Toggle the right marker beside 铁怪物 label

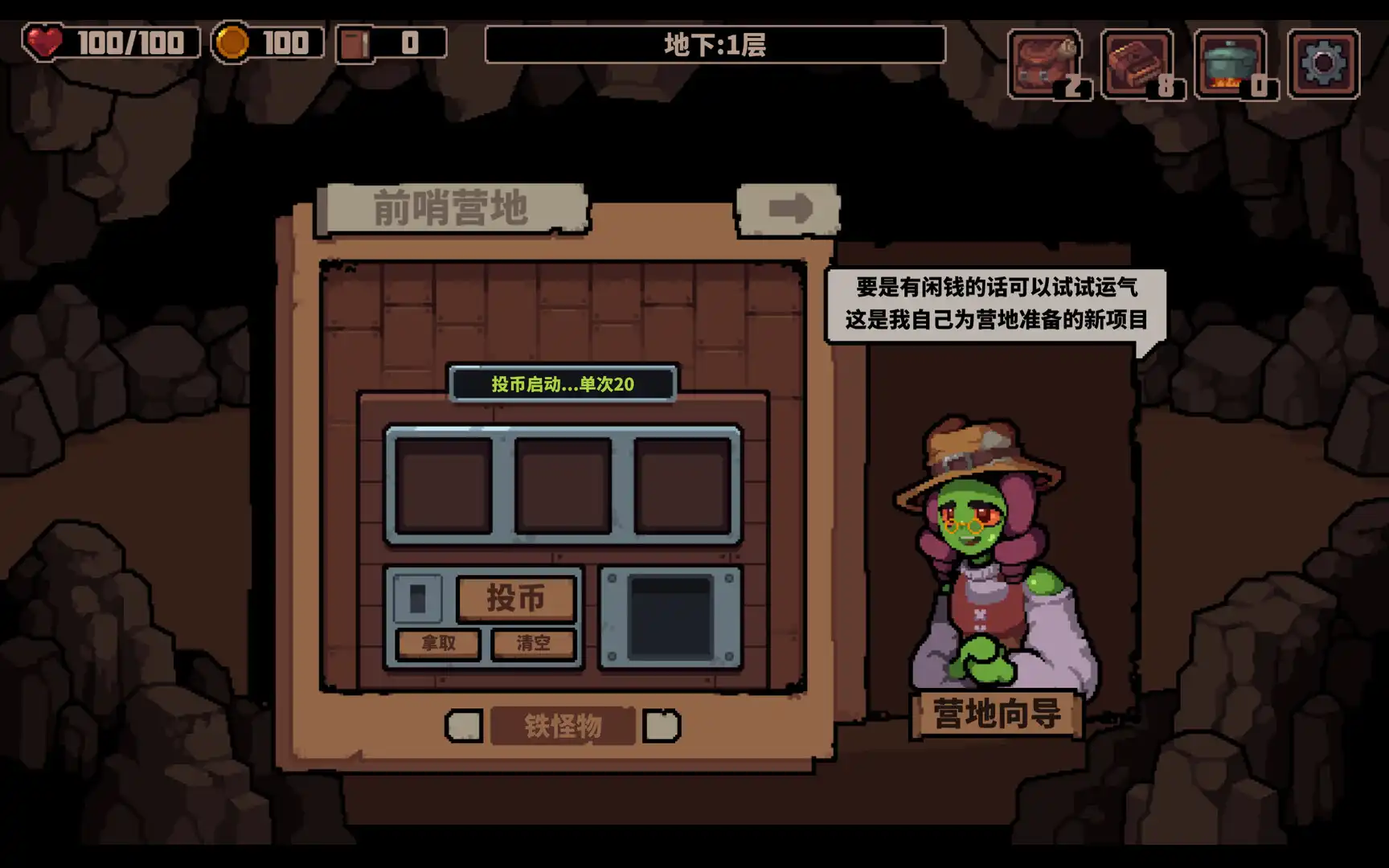(661, 724)
